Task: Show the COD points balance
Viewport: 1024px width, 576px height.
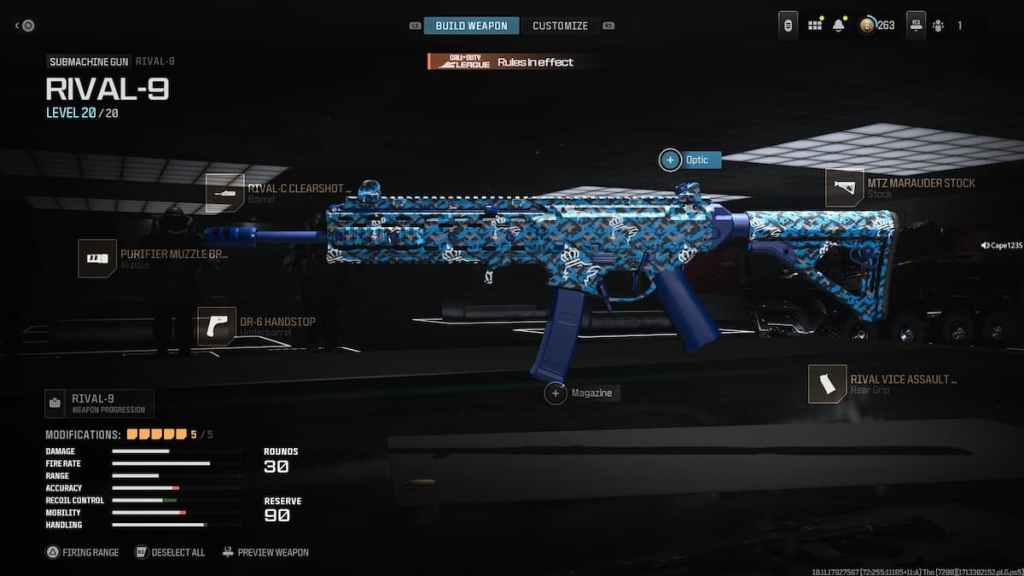Action: (x=877, y=25)
